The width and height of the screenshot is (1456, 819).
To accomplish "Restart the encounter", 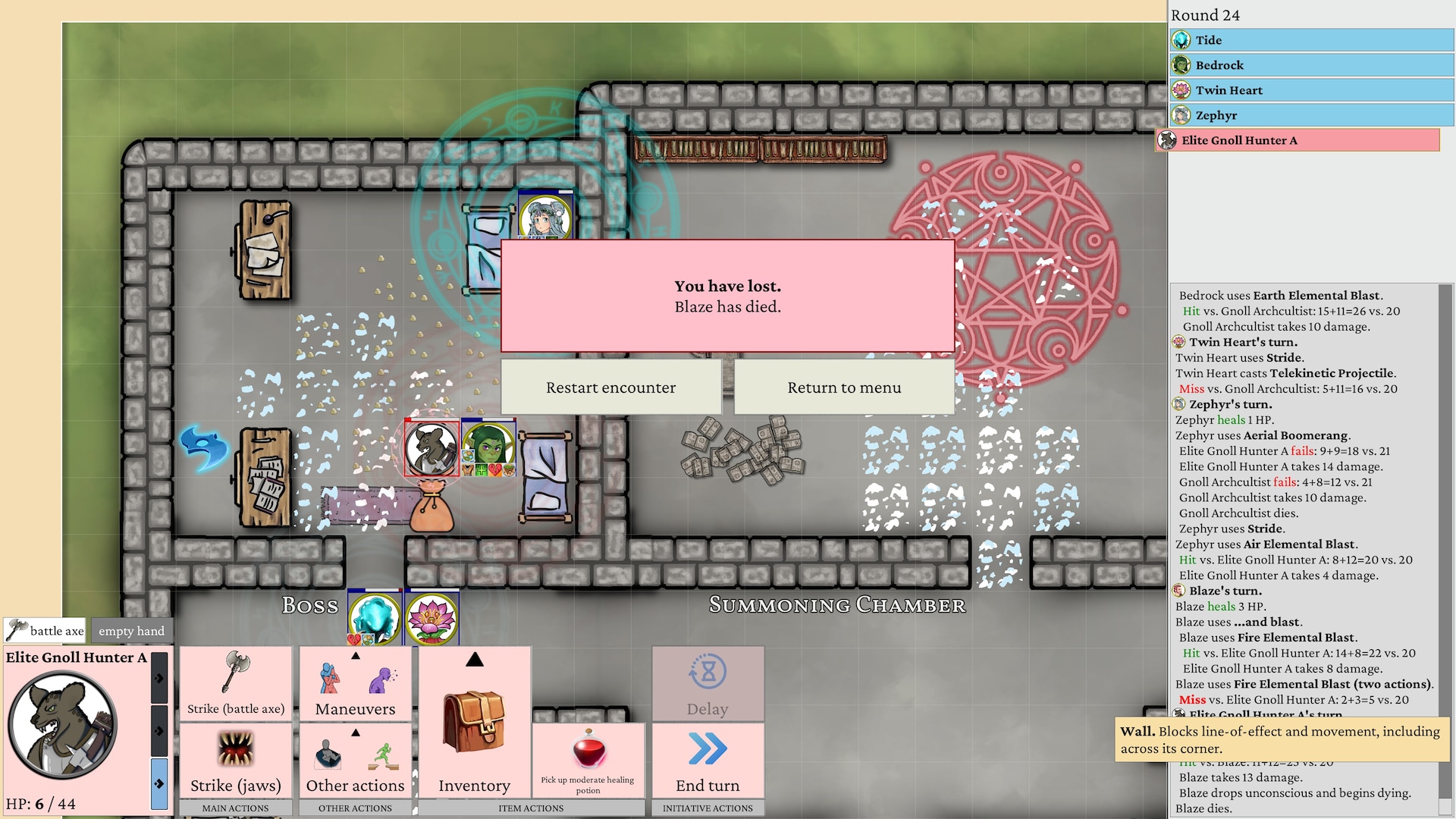I will tap(610, 388).
